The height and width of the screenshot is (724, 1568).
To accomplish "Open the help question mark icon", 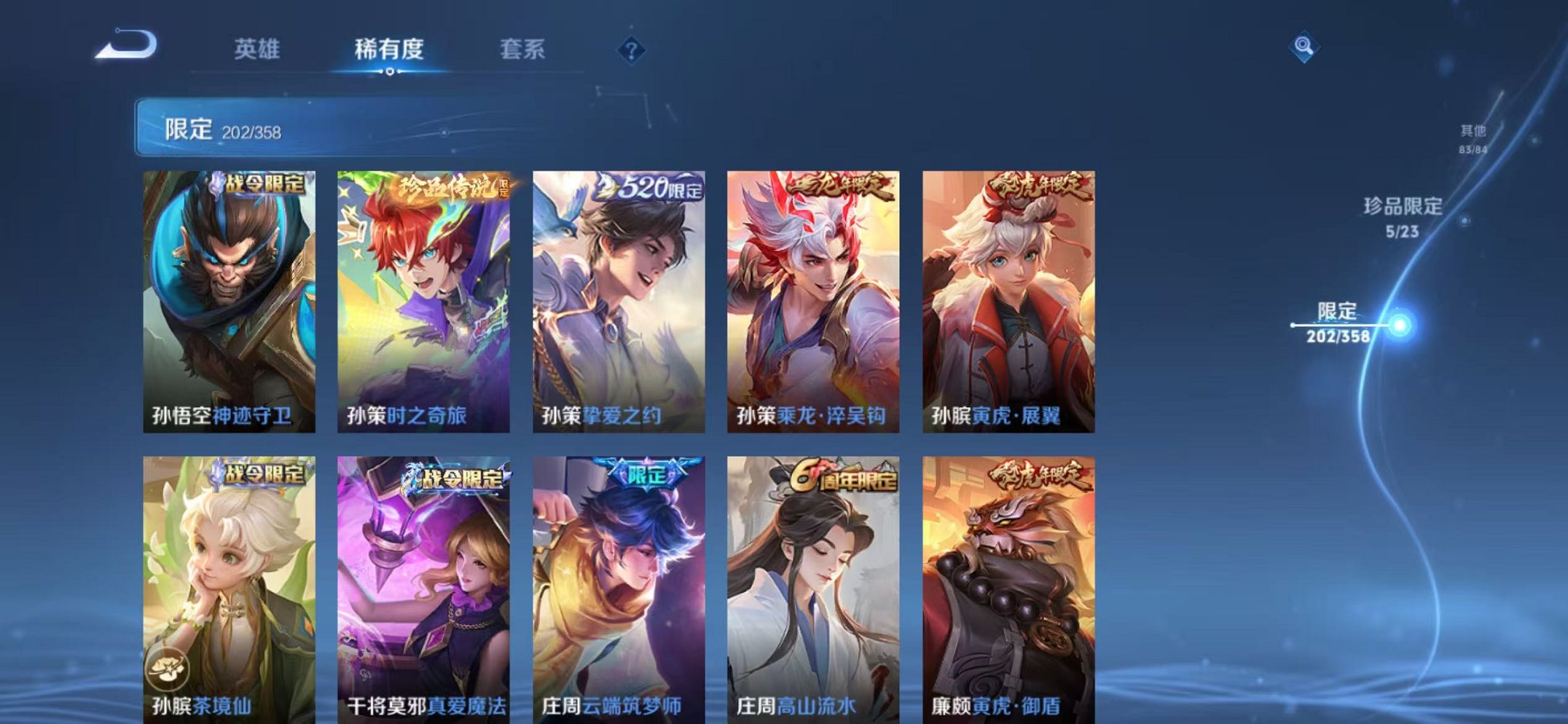I will tap(631, 50).
